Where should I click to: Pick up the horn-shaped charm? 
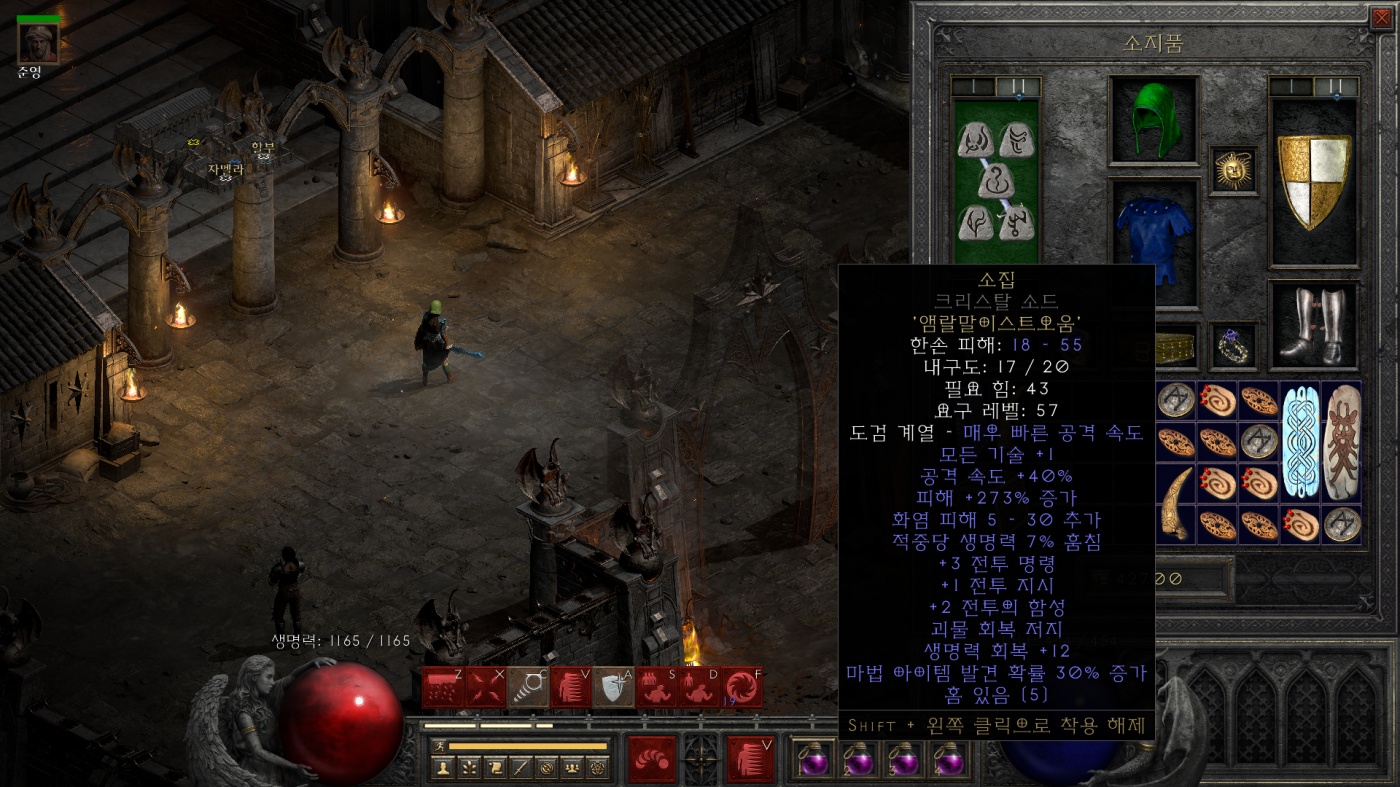[x=1176, y=503]
